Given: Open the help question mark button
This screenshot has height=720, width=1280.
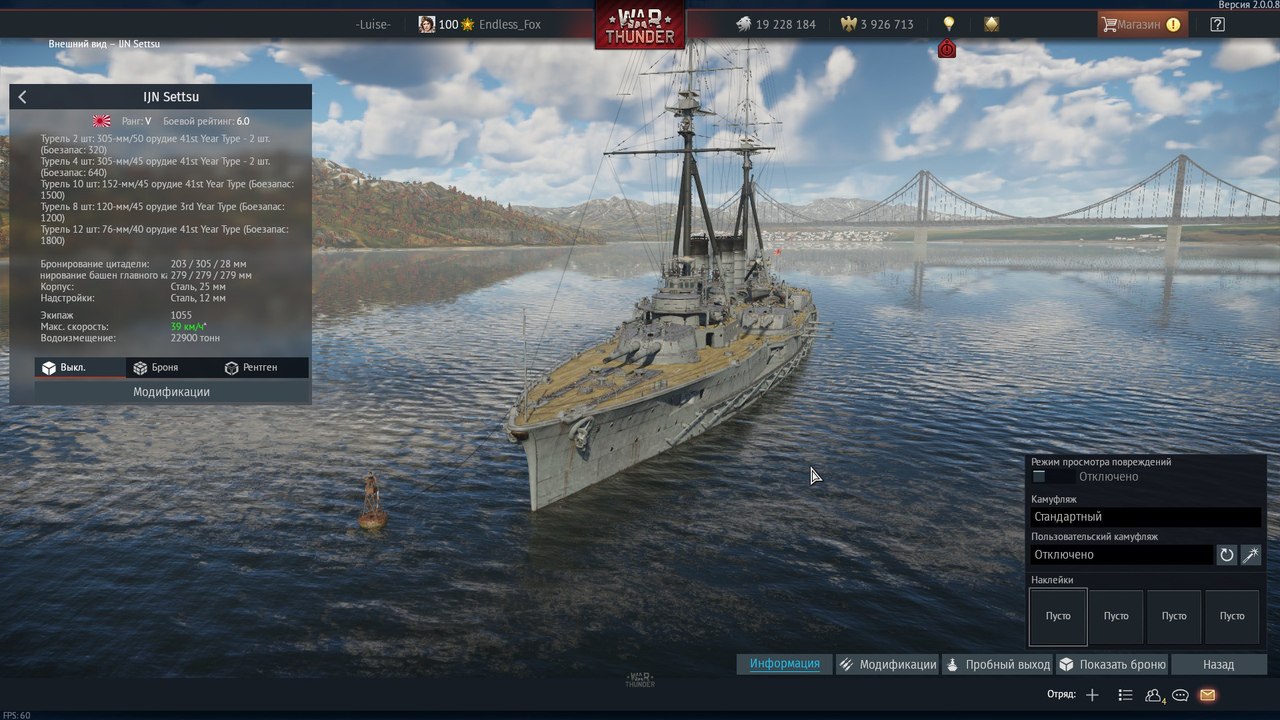Looking at the screenshot, I should click(1217, 25).
